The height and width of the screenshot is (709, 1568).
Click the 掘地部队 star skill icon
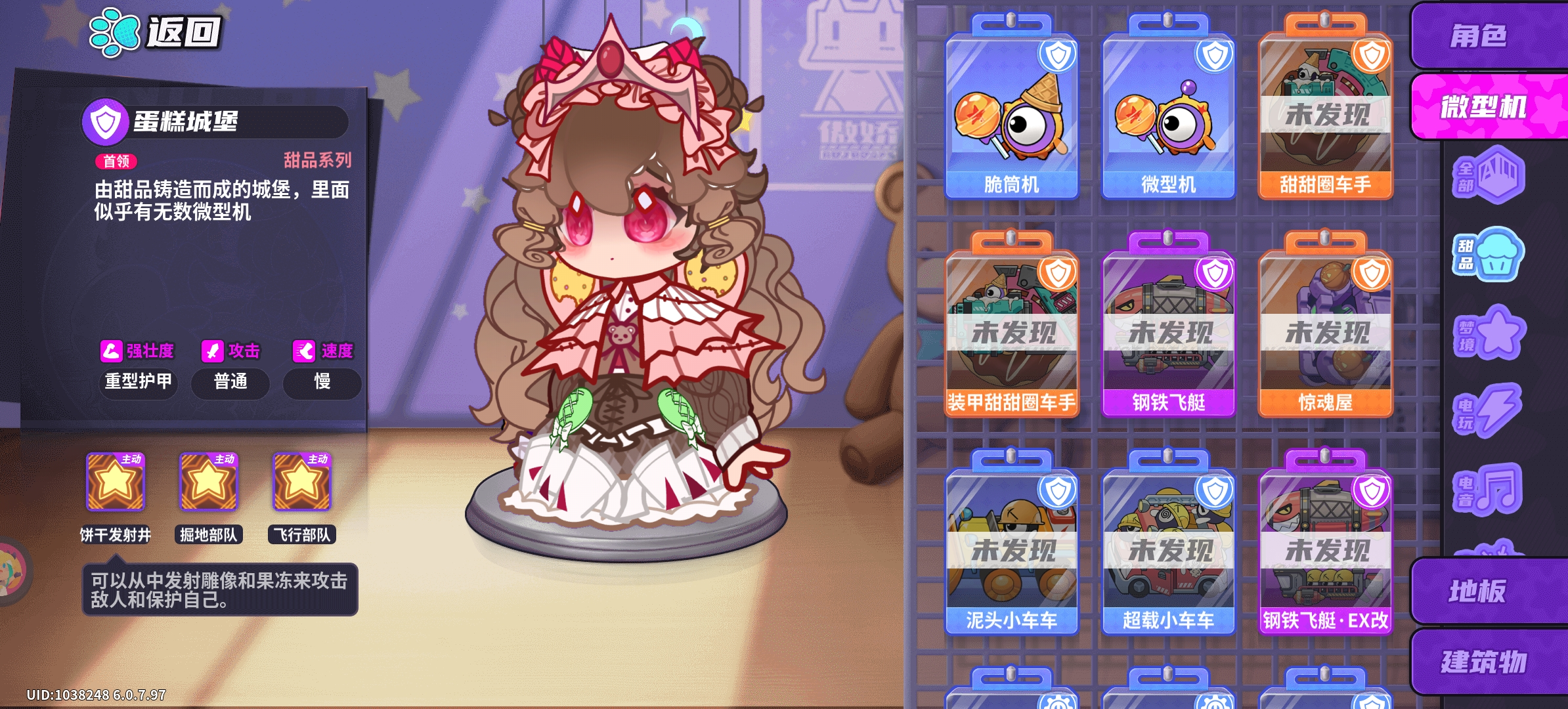[209, 483]
